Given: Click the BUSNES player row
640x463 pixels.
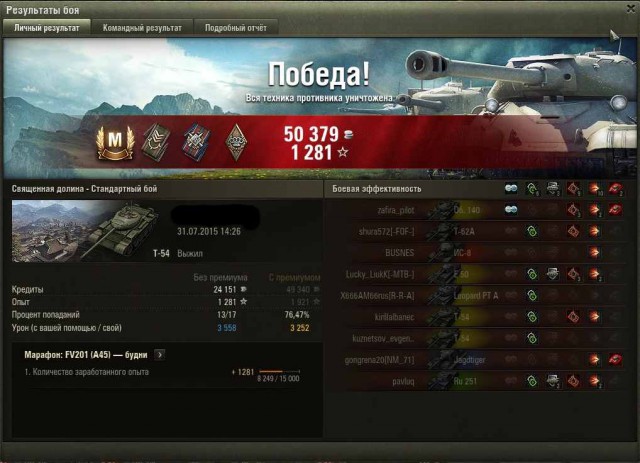Looking at the screenshot, I should pyautogui.click(x=398, y=252).
